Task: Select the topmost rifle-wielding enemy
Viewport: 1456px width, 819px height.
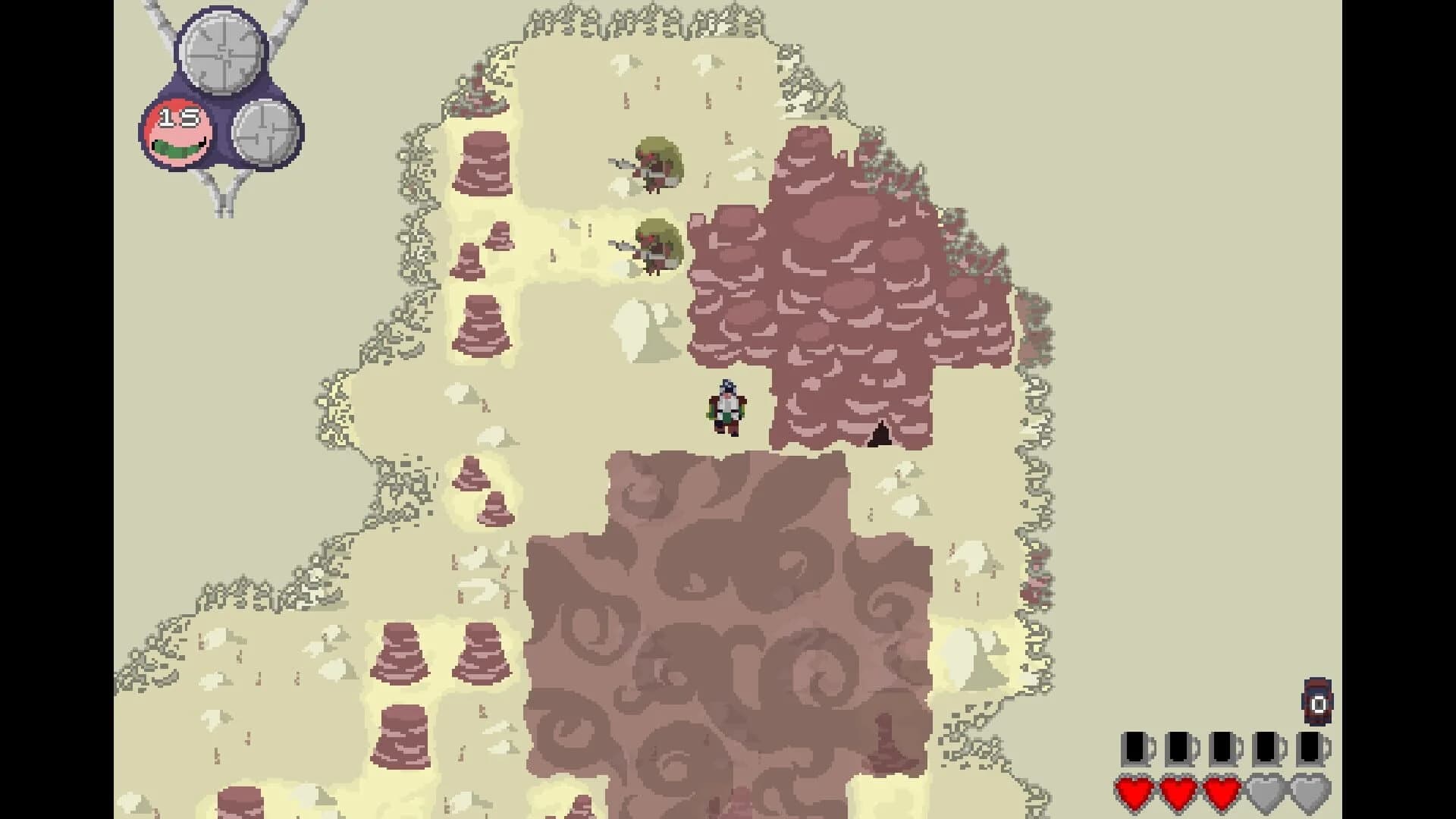Action: pos(654,165)
